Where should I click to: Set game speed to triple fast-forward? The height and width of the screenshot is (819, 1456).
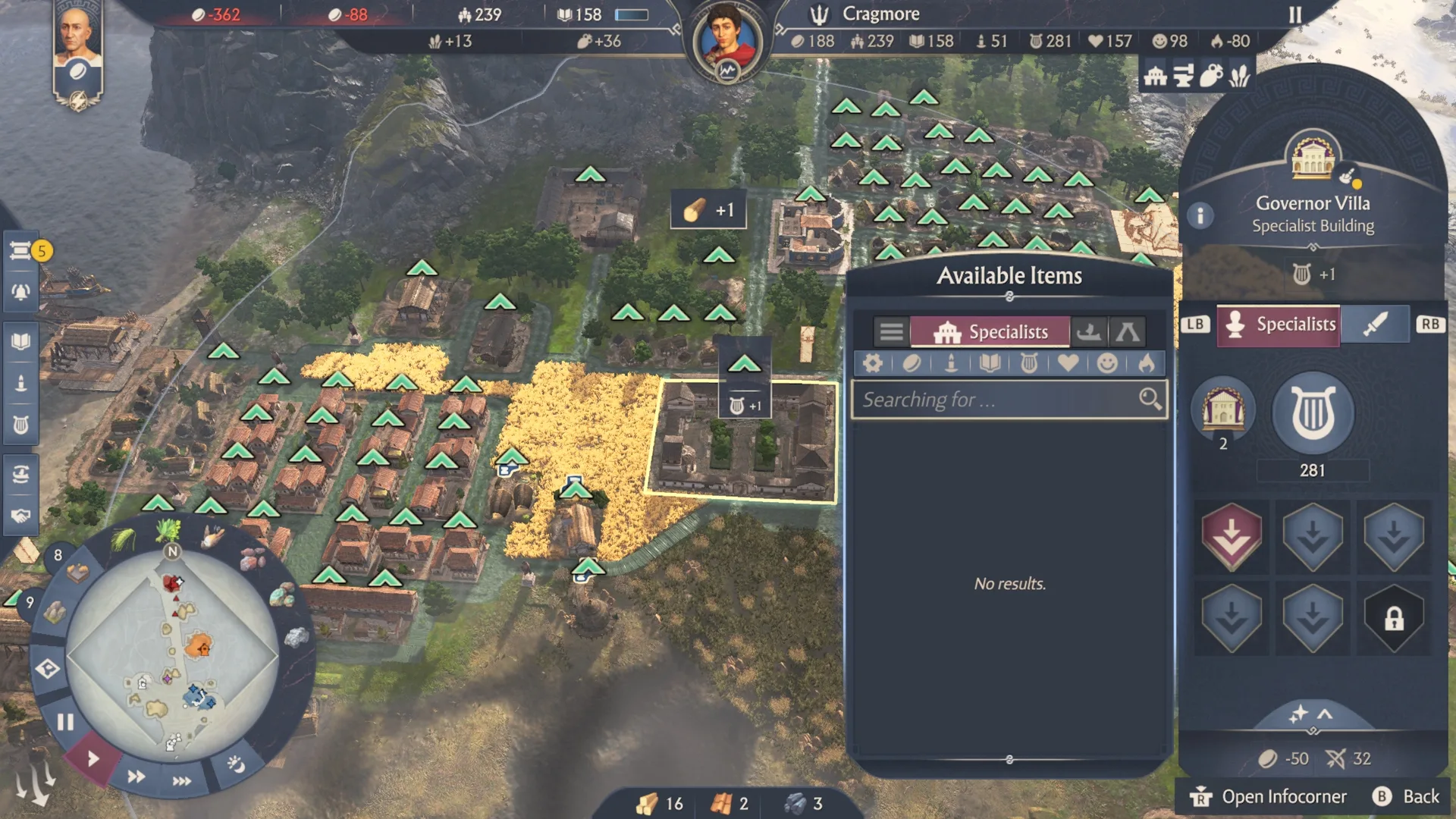[x=181, y=781]
